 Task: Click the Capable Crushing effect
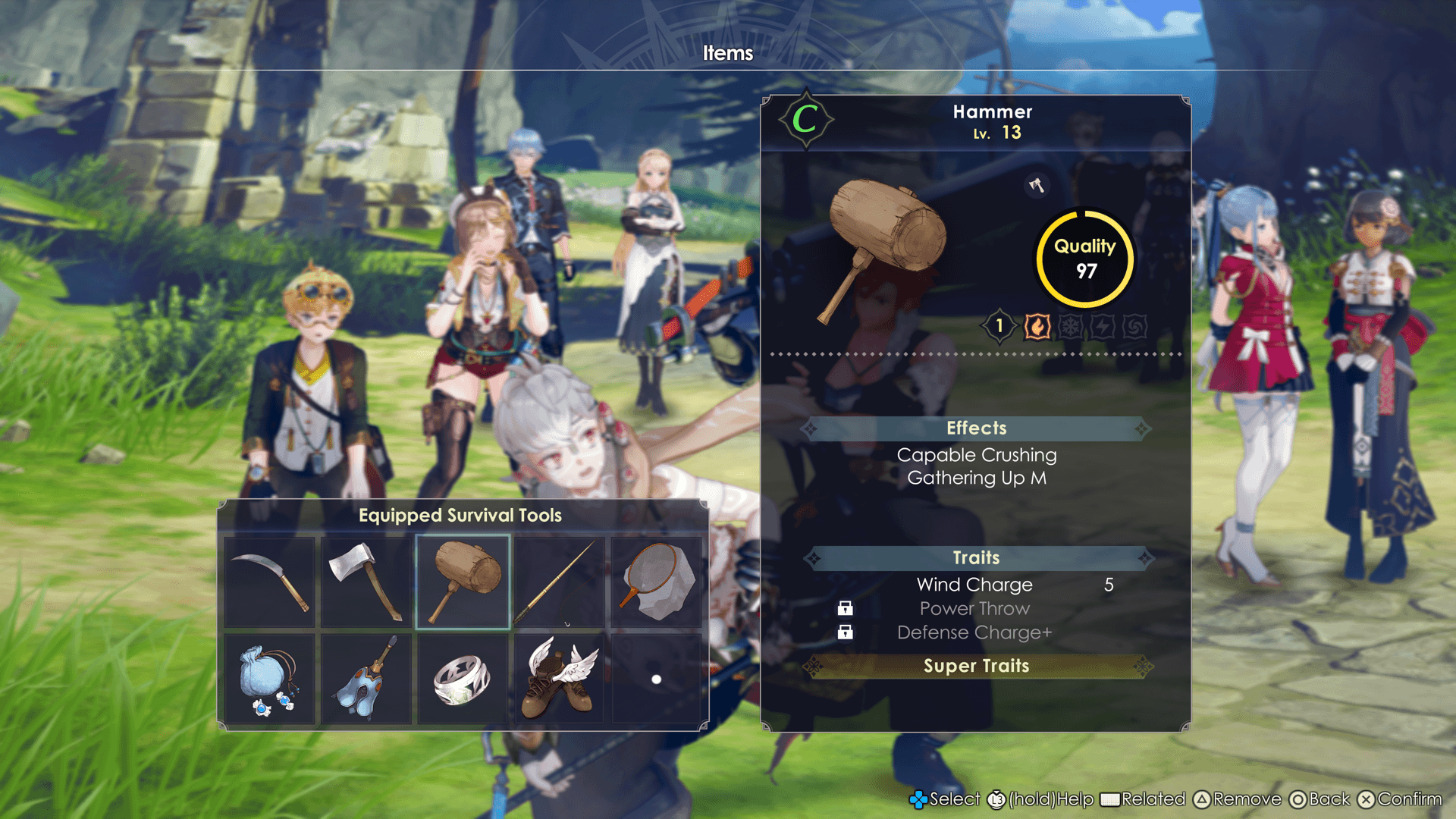coord(976,455)
